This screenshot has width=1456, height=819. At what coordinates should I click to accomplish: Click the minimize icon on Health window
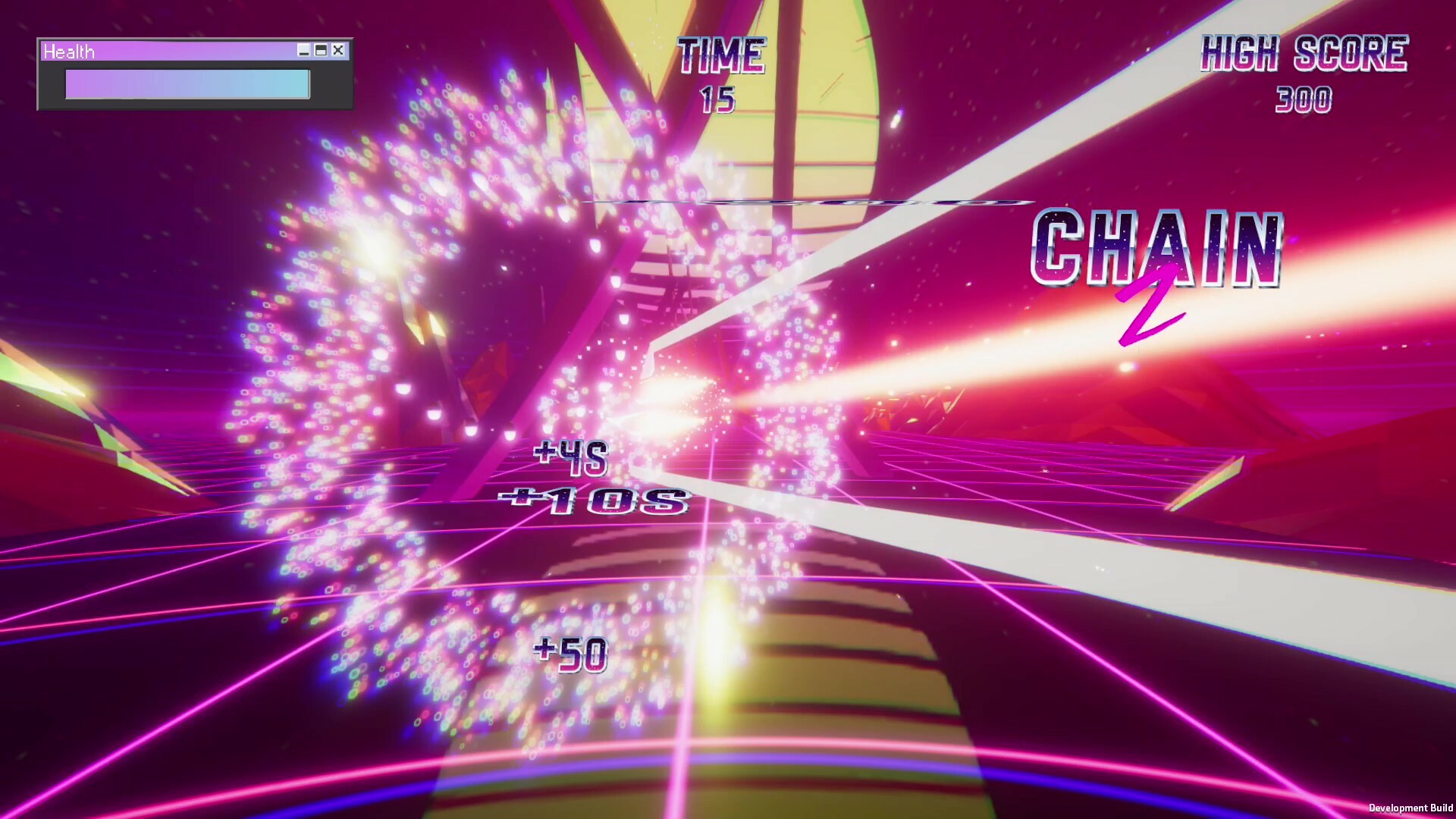(303, 51)
